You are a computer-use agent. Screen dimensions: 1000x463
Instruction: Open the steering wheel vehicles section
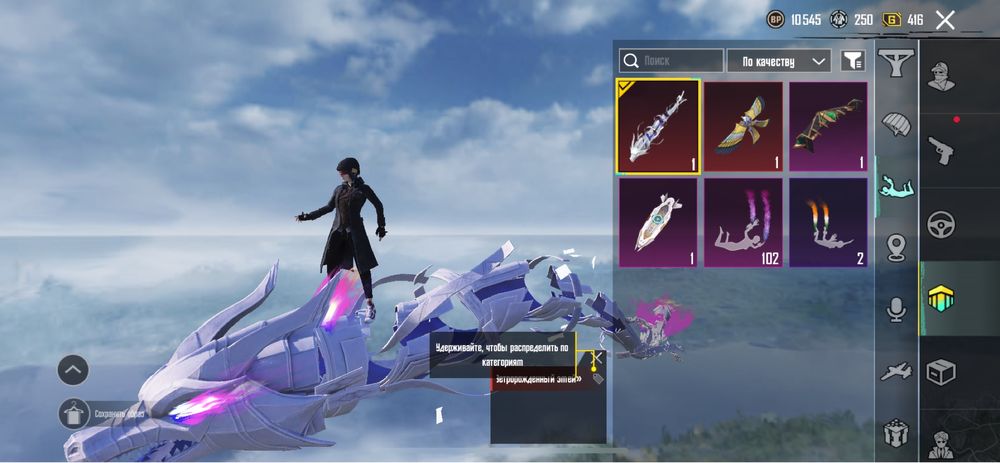[x=941, y=222]
